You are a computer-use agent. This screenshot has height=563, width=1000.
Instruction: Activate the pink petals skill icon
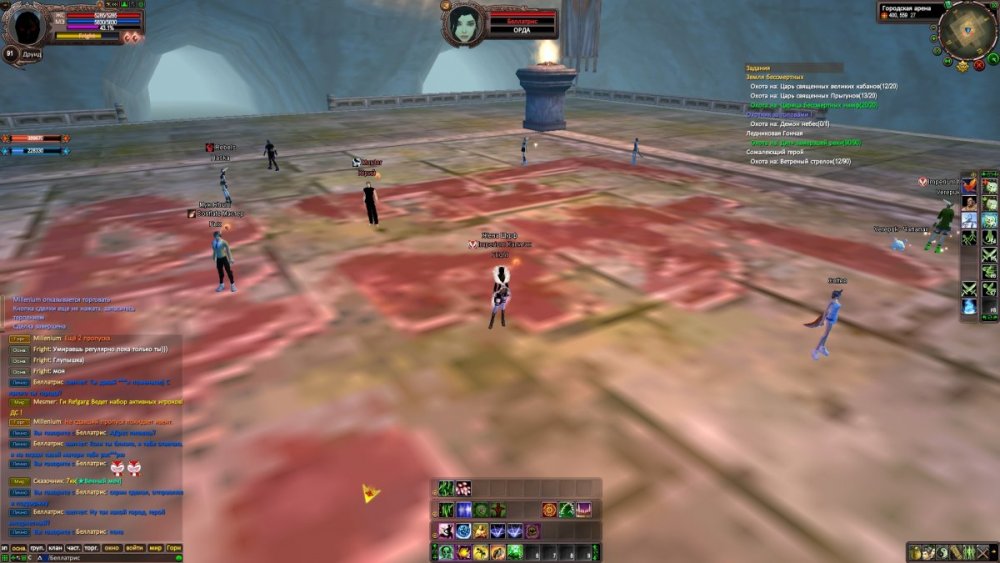(x=463, y=488)
